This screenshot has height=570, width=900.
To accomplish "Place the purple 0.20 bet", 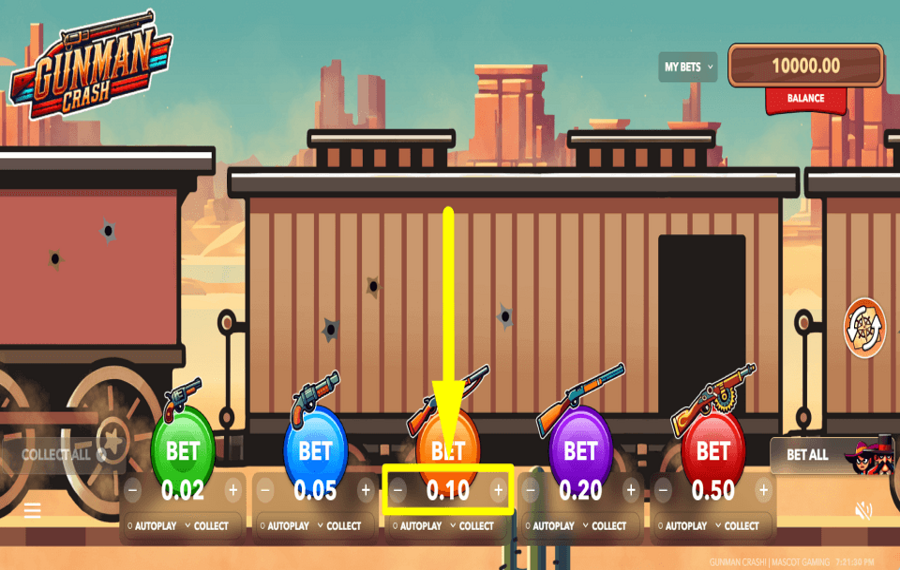I will [580, 450].
